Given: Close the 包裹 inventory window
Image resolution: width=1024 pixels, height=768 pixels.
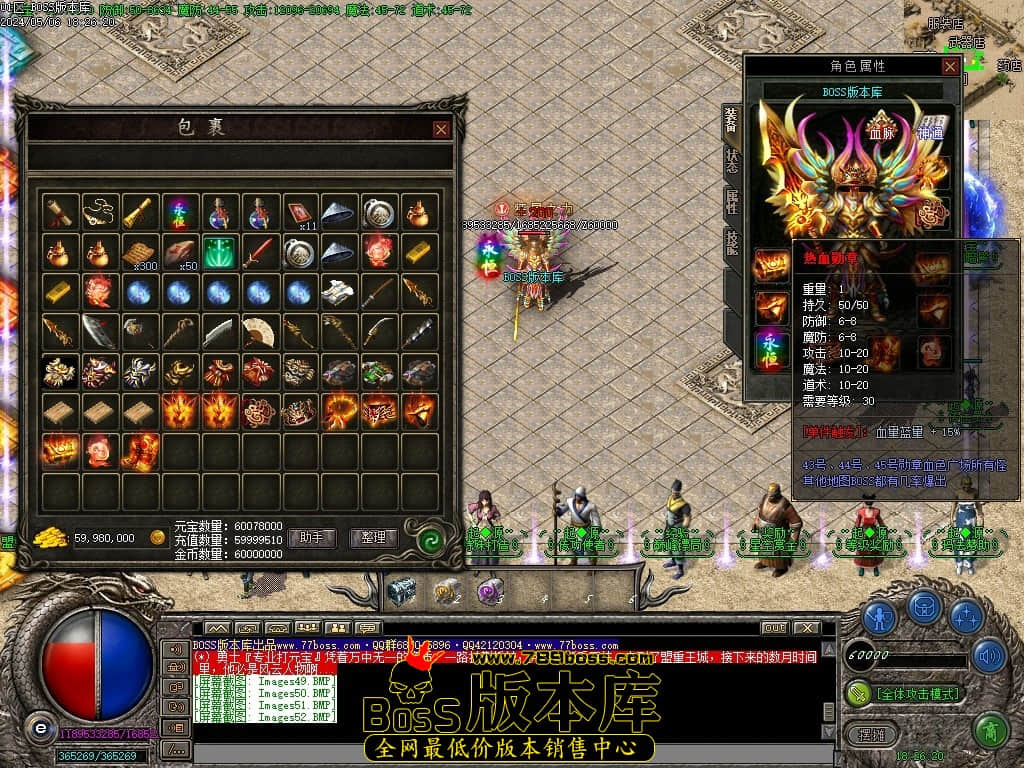Looking at the screenshot, I should tap(441, 129).
